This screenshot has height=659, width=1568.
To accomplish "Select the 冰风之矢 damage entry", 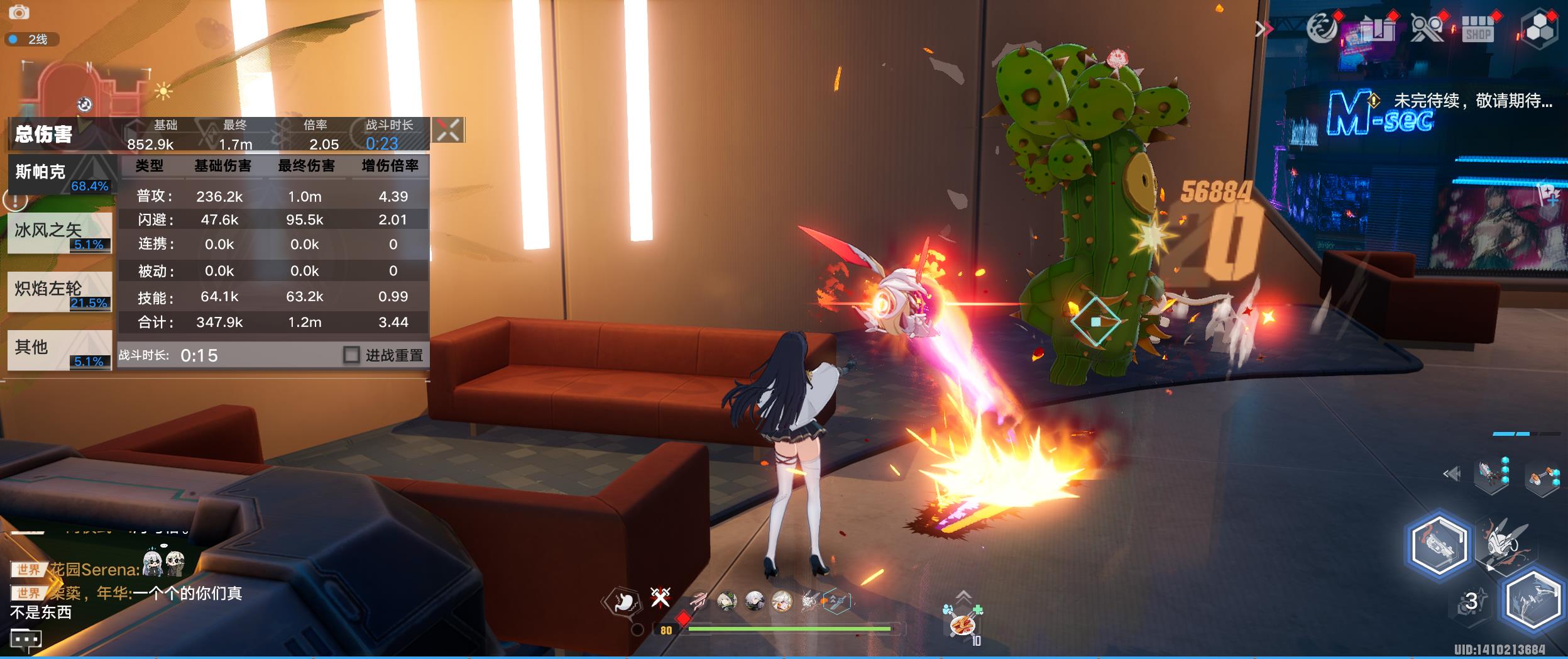I will coord(60,233).
